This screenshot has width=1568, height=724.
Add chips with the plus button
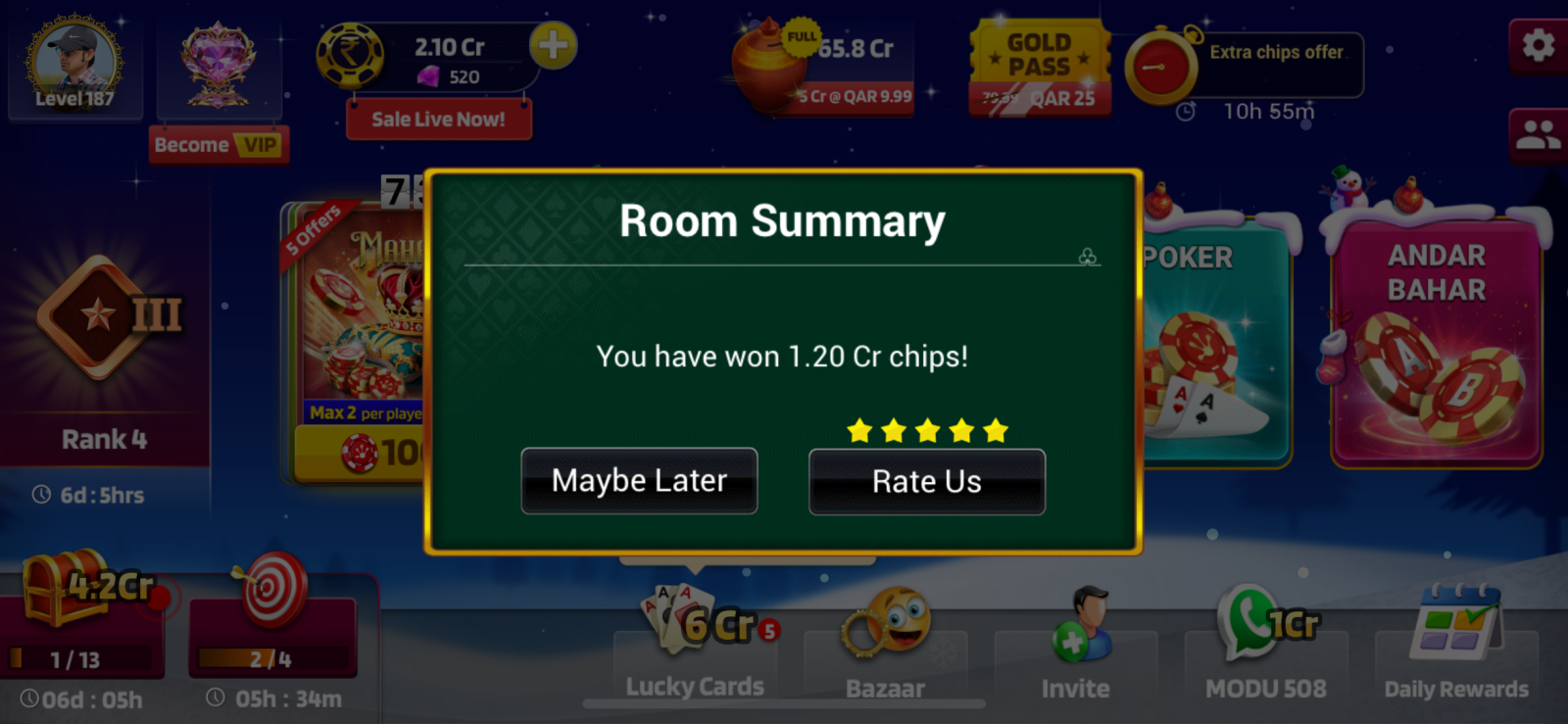(553, 45)
